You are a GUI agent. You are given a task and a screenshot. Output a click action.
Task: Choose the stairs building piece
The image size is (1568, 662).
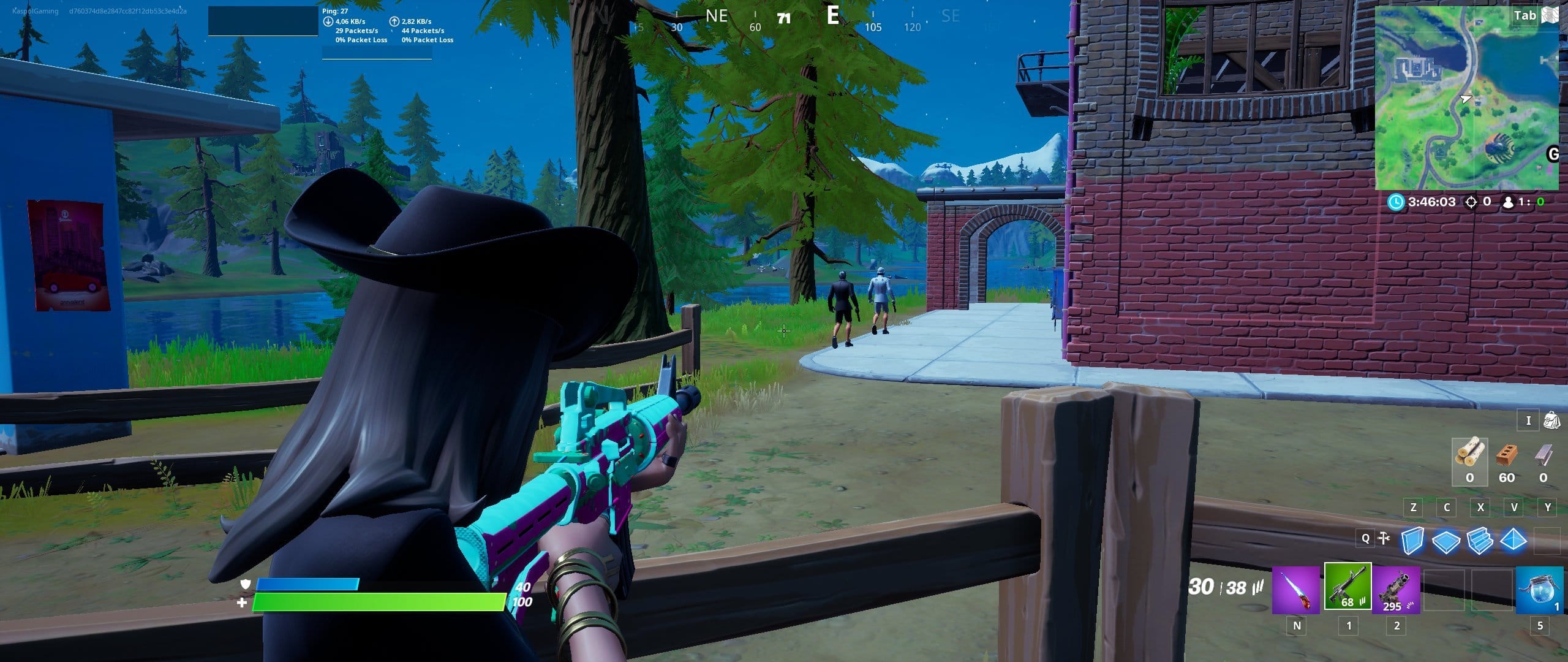pos(1479,541)
